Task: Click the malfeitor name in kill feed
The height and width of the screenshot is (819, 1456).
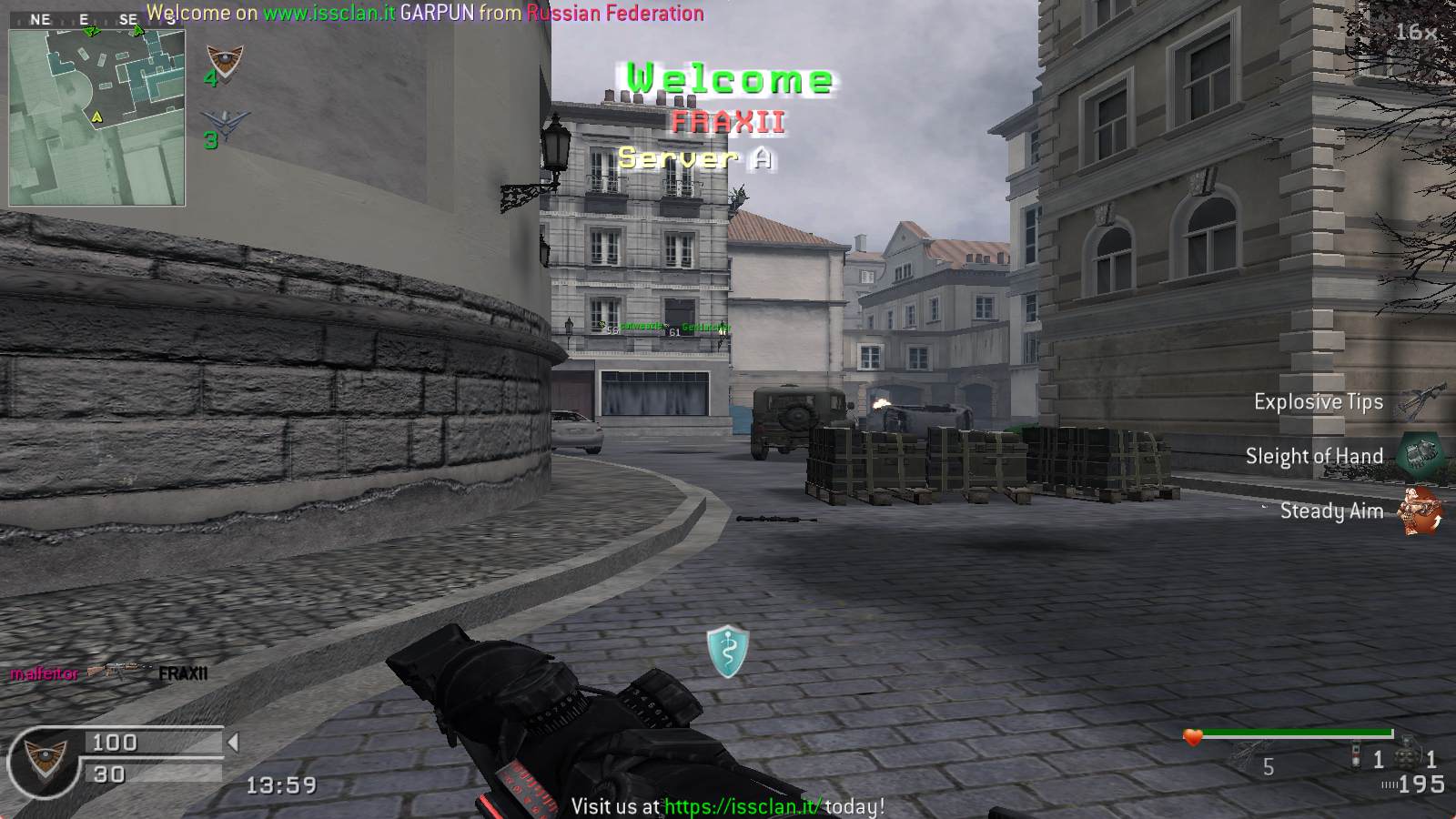Action: tap(45, 674)
